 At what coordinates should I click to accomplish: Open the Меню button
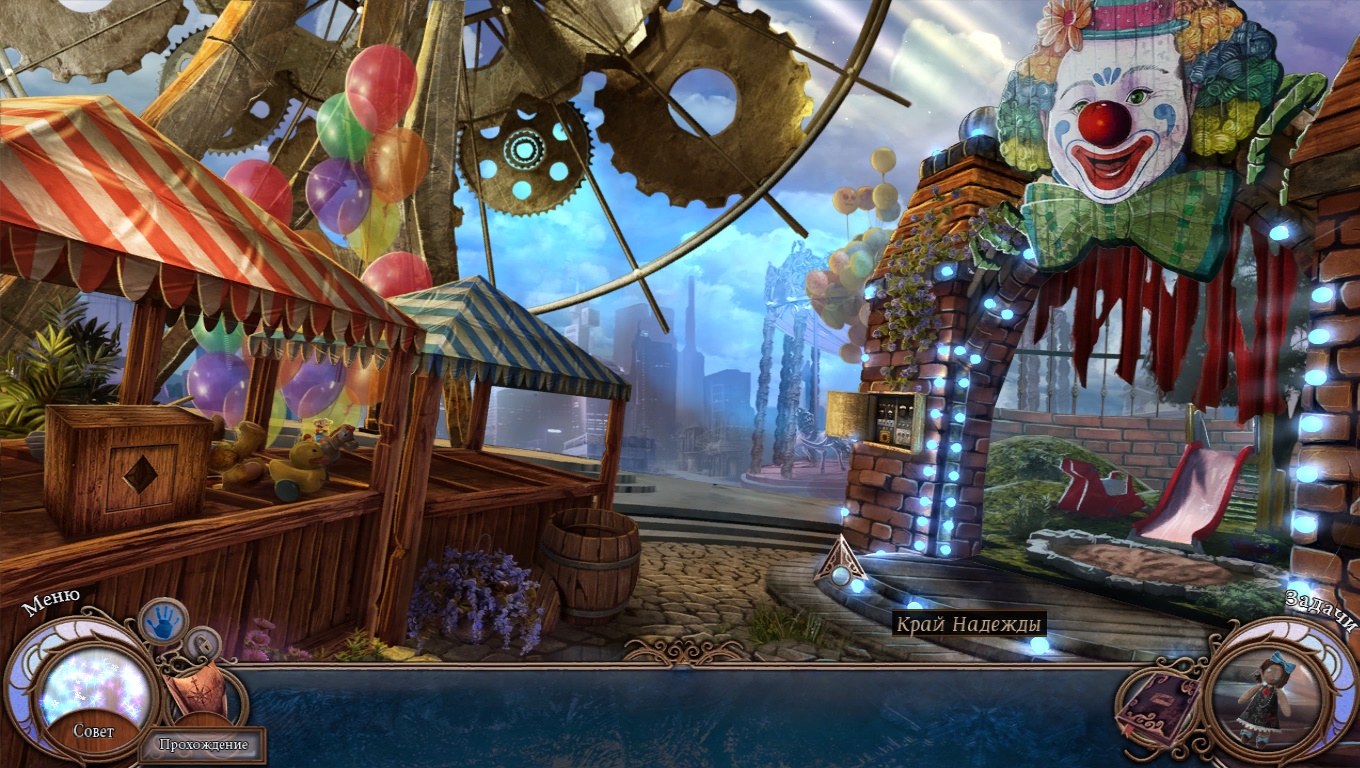[x=50, y=602]
